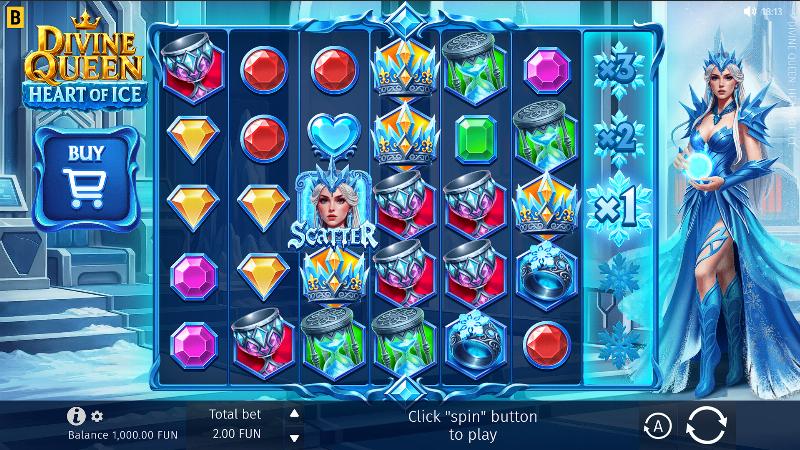Open the game info page

[x=76, y=416]
